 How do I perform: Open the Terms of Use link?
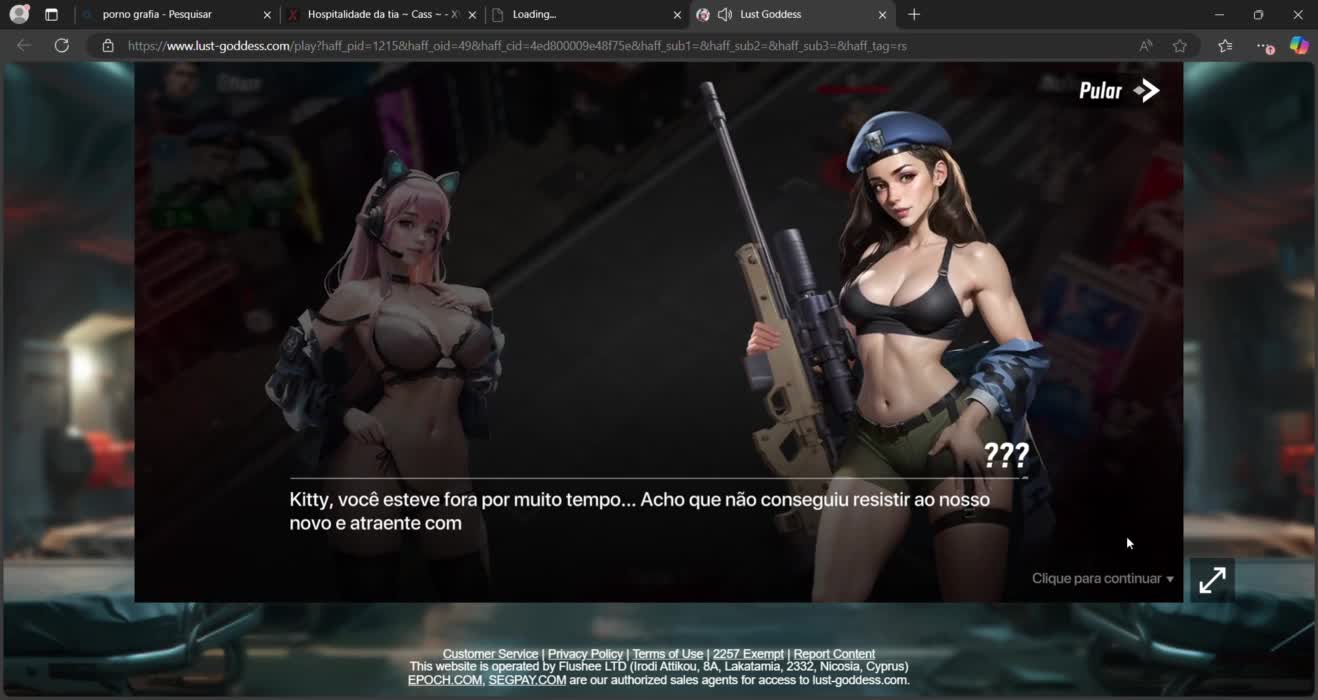[x=667, y=654]
